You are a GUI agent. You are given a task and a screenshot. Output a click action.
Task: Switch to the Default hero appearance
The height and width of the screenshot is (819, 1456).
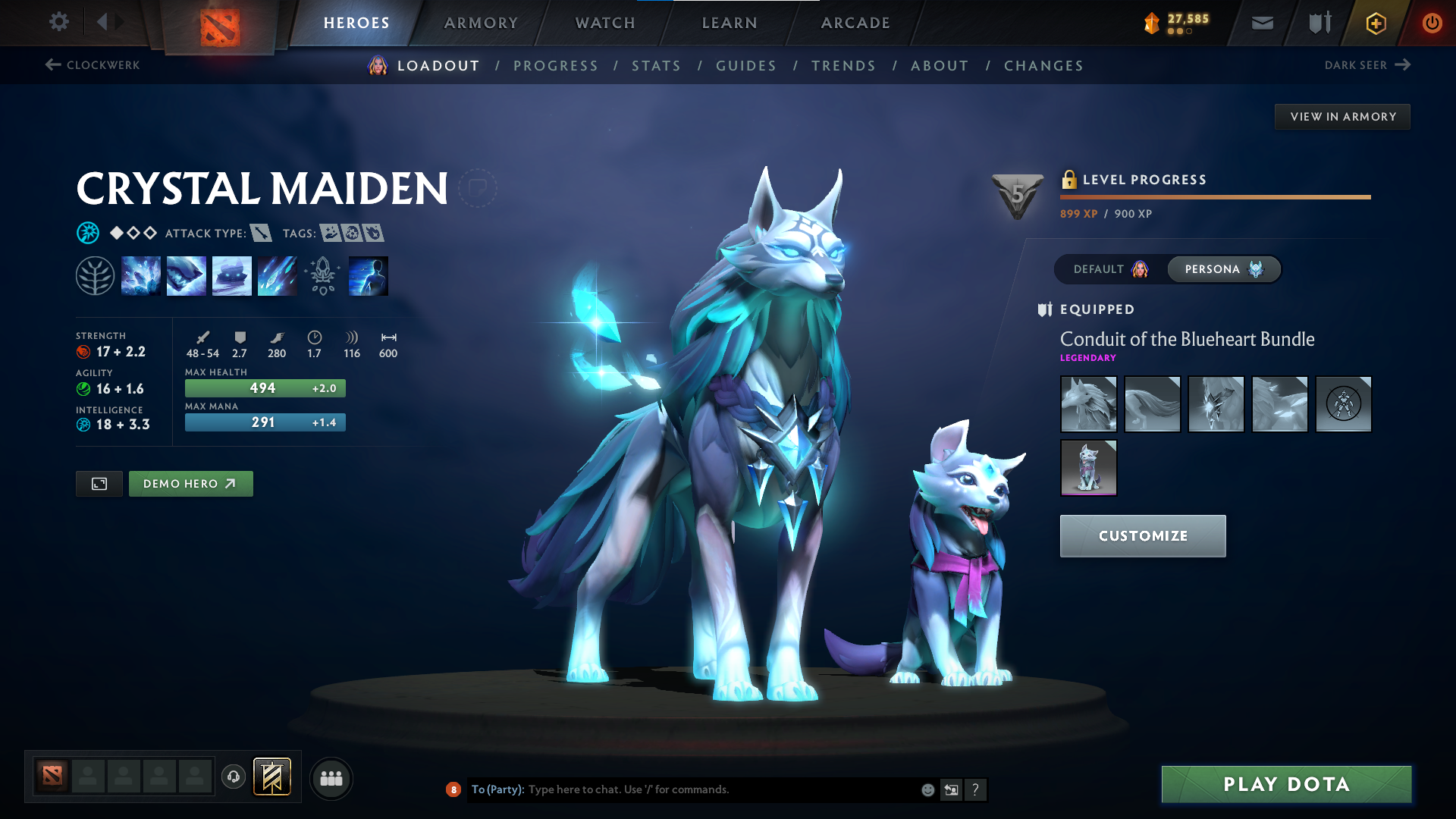tap(1108, 269)
